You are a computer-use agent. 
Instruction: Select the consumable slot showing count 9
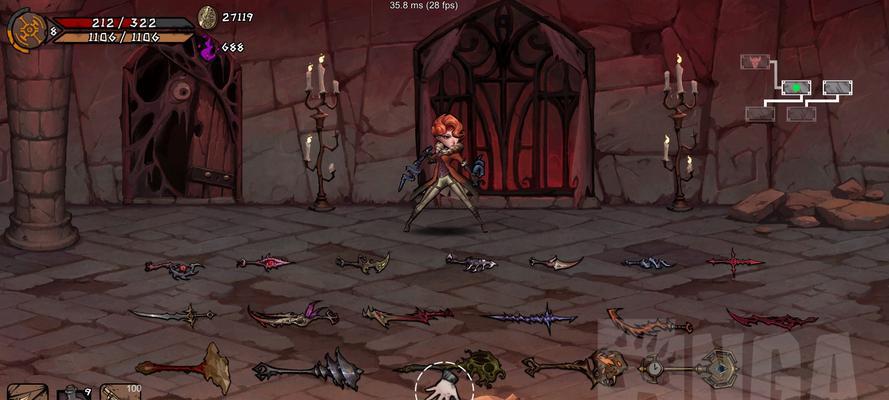(x=70, y=393)
